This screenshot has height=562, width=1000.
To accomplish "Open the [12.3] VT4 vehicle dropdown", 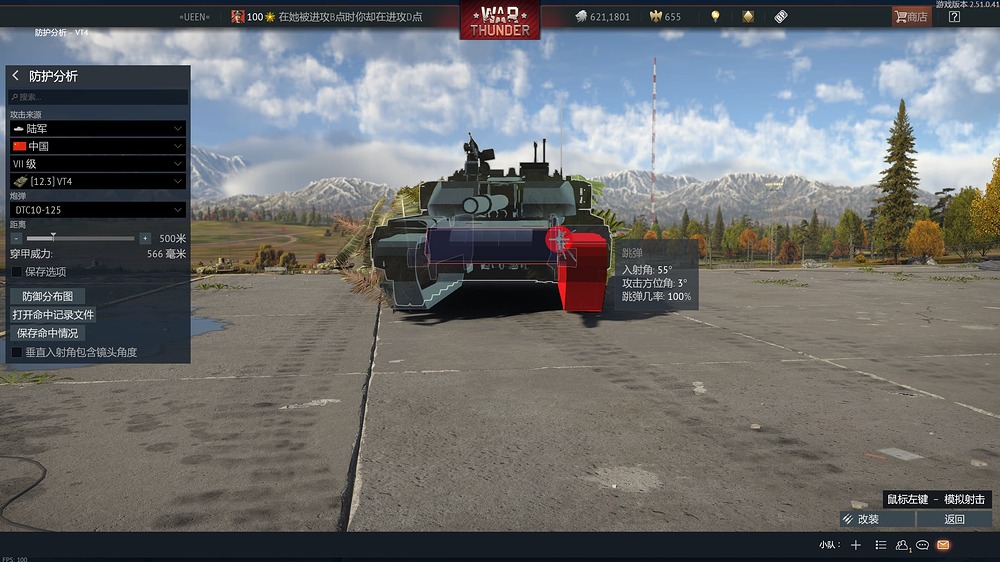I will coord(98,181).
